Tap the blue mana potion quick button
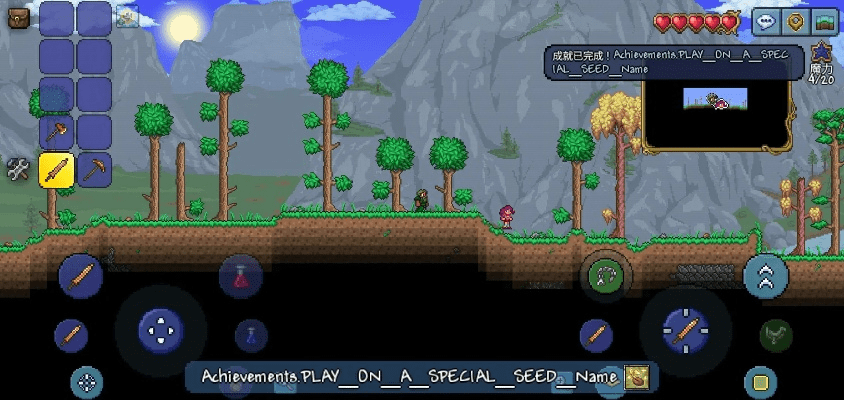 [x=251, y=335]
